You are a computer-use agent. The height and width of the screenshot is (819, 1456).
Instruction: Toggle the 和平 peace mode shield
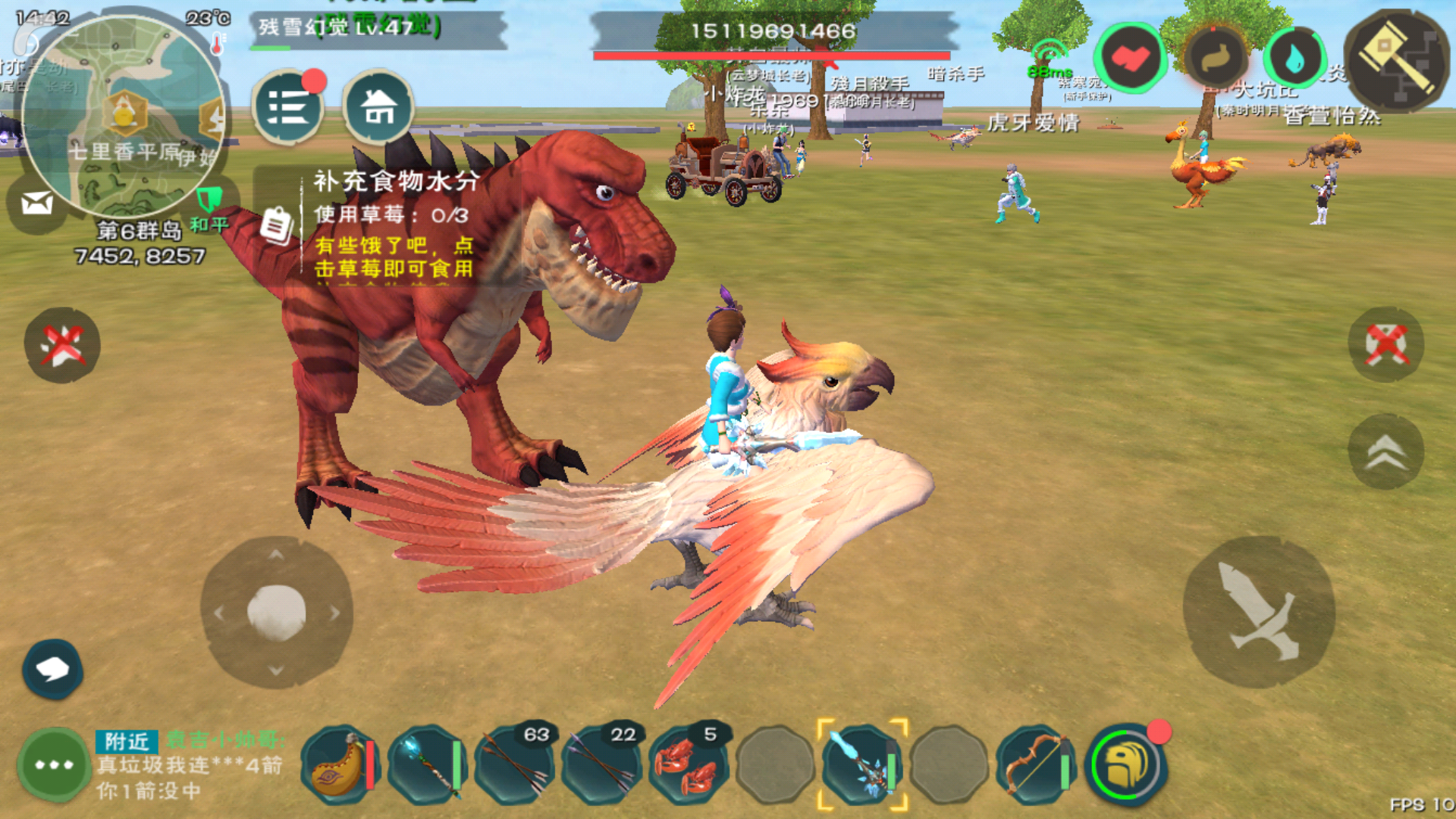point(209,200)
